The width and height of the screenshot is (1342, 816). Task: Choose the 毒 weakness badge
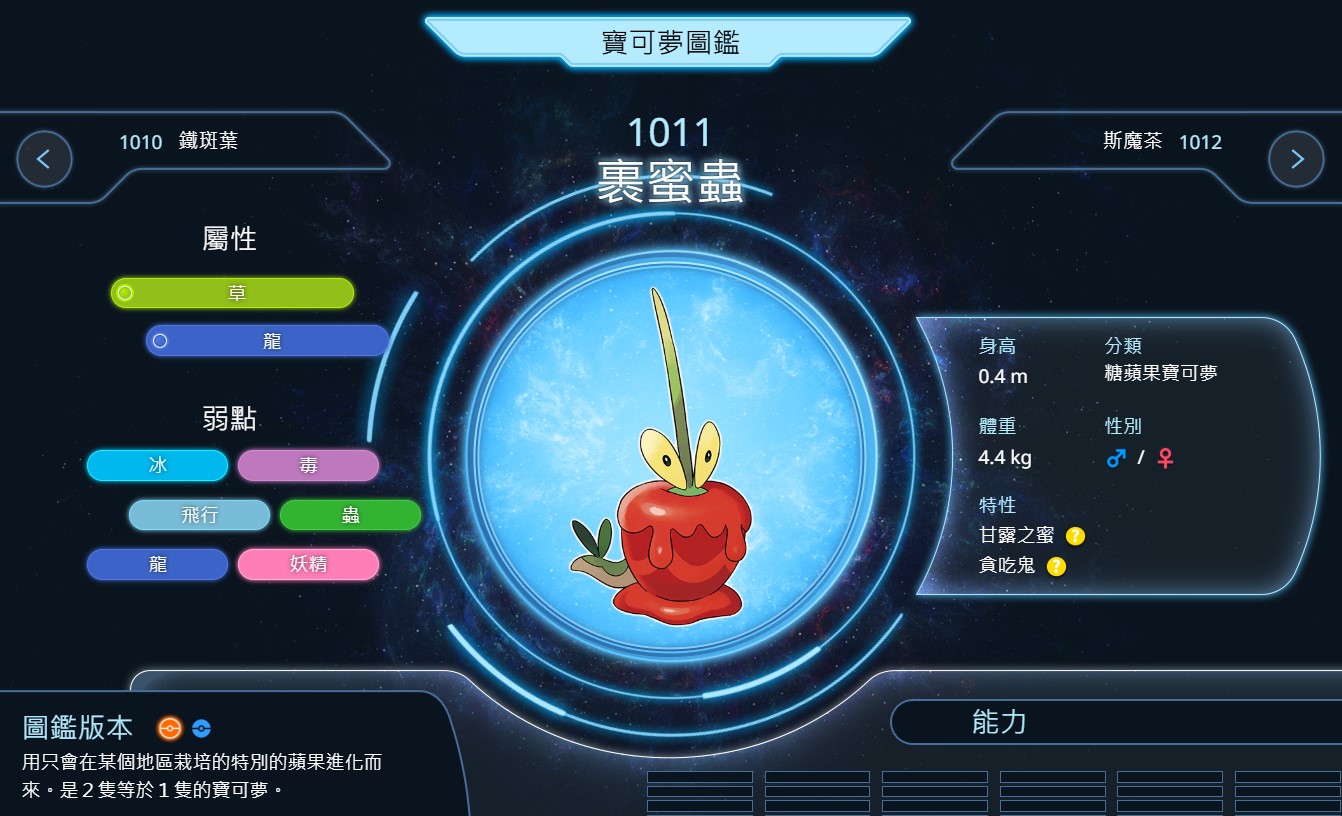click(x=308, y=465)
